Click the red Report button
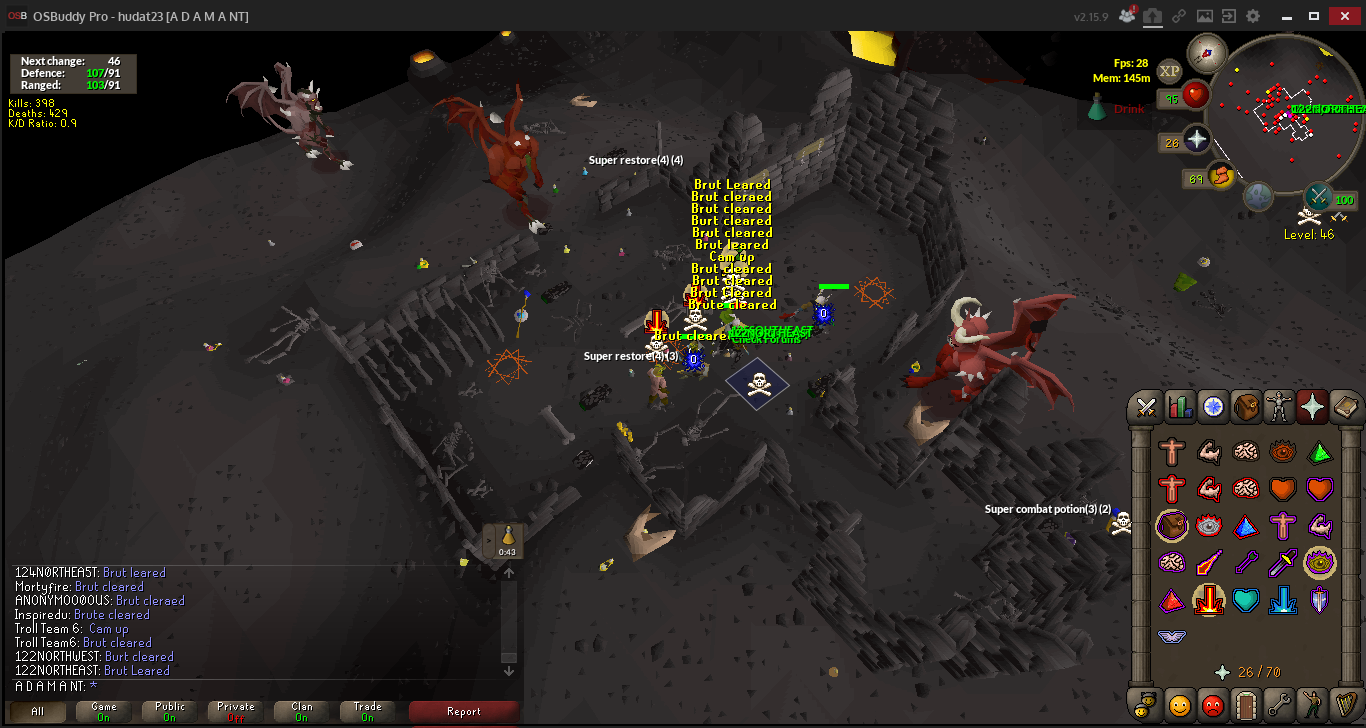Image resolution: width=1366 pixels, height=728 pixels. [464, 711]
